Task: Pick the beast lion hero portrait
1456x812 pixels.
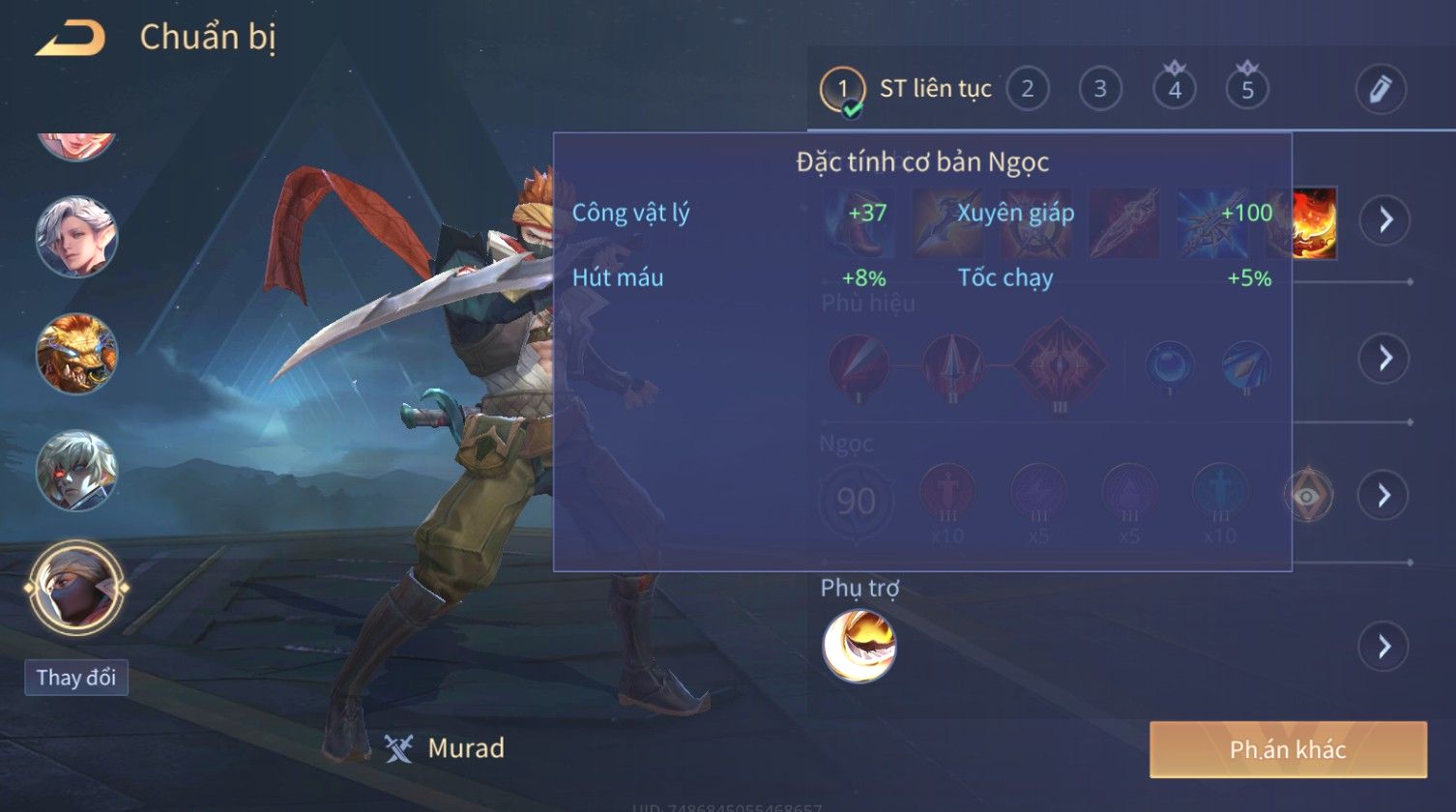Action: point(76,353)
